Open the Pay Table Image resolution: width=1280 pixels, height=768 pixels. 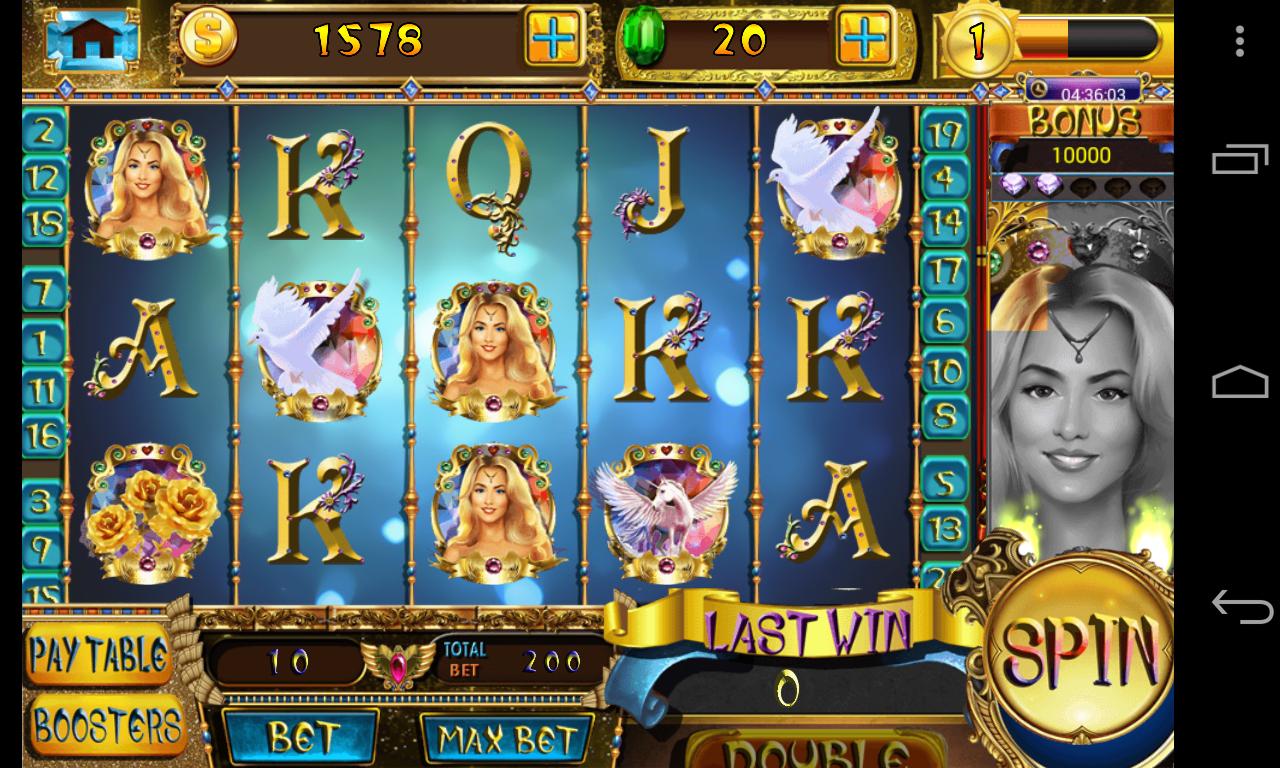pyautogui.click(x=98, y=656)
